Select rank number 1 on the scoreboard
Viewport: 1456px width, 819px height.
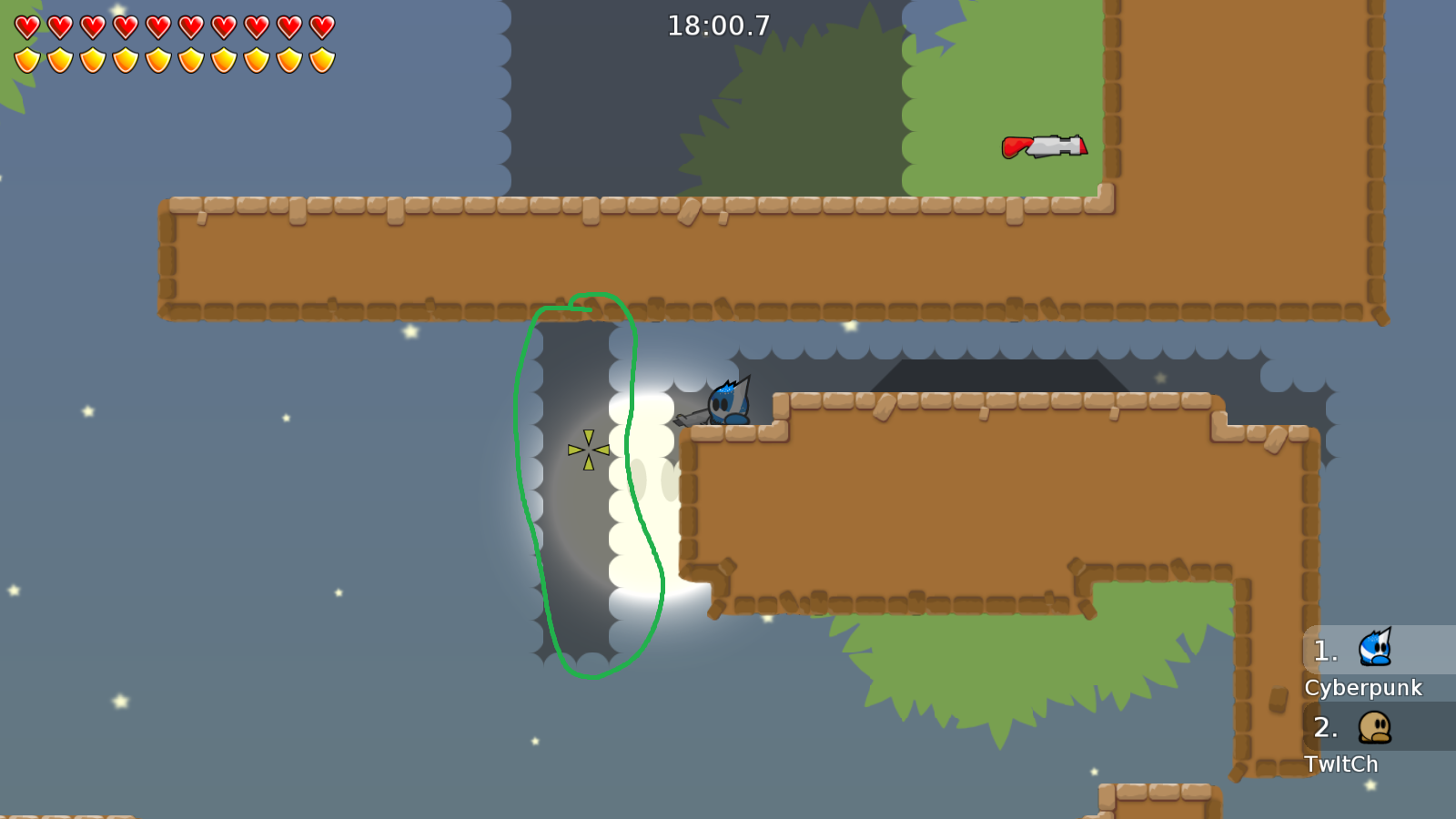pos(1324,651)
